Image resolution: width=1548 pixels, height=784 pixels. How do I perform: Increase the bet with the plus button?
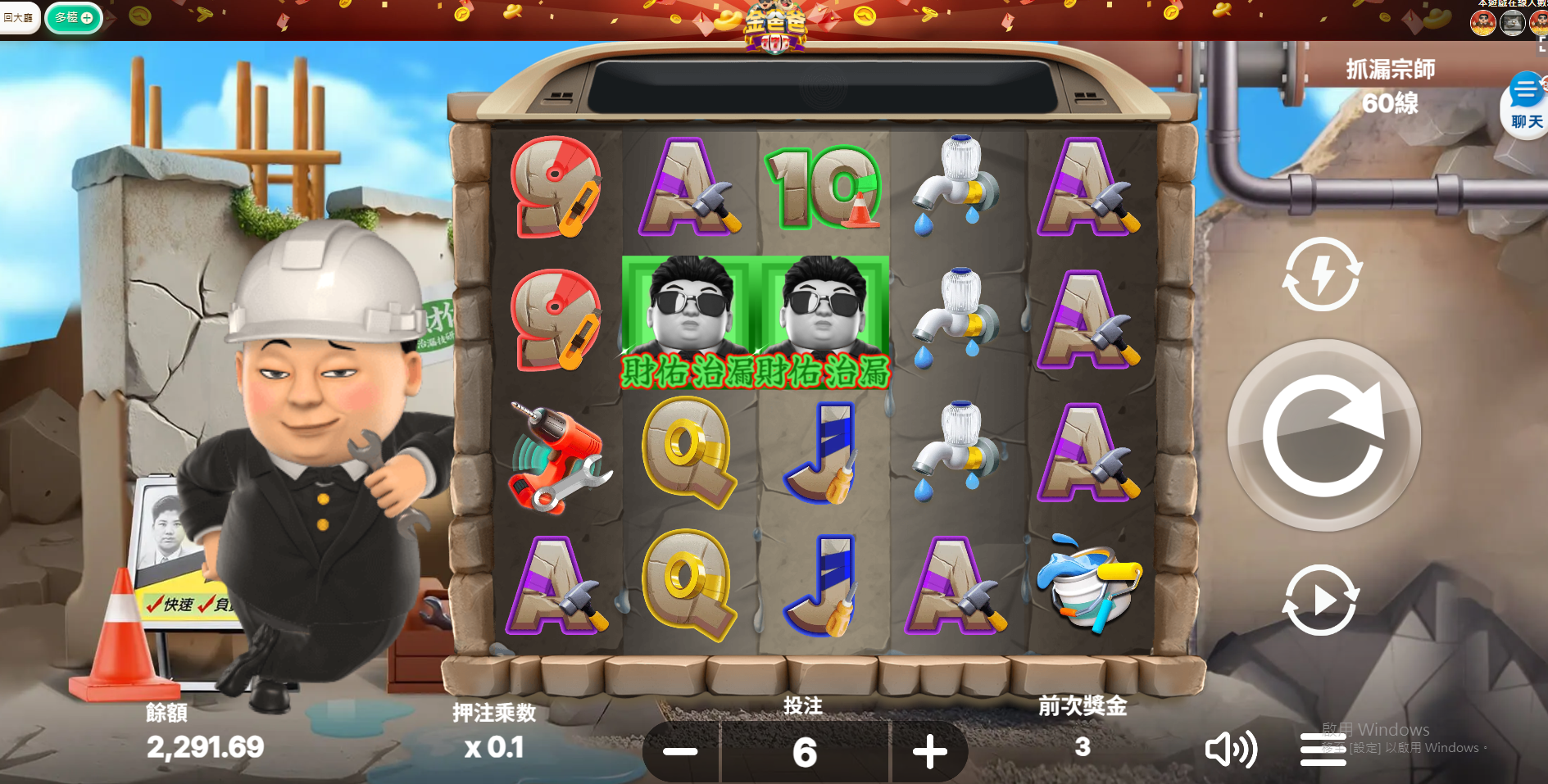pos(929,751)
